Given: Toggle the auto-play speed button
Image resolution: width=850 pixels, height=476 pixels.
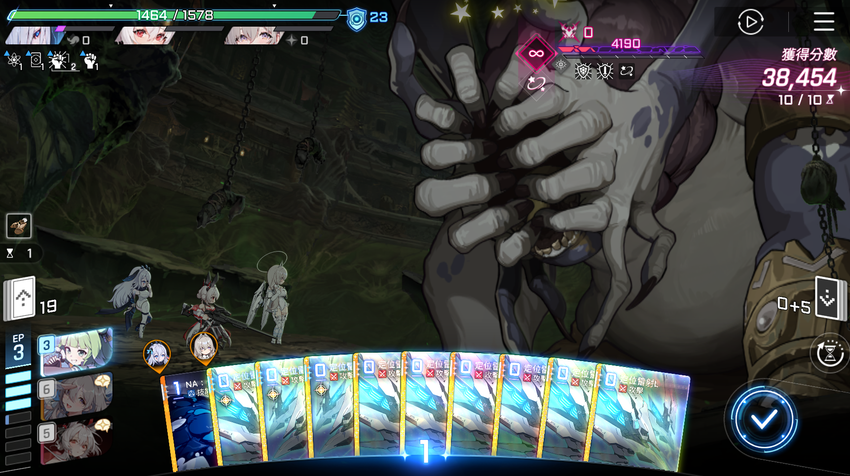Looking at the screenshot, I should [750, 22].
